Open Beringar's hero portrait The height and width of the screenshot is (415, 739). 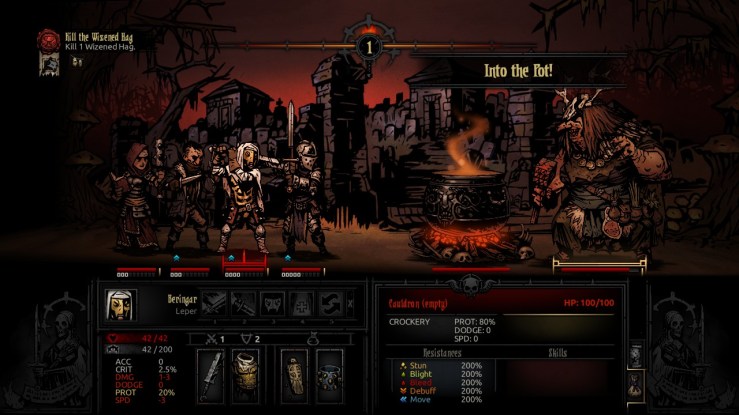pyautogui.click(x=121, y=304)
